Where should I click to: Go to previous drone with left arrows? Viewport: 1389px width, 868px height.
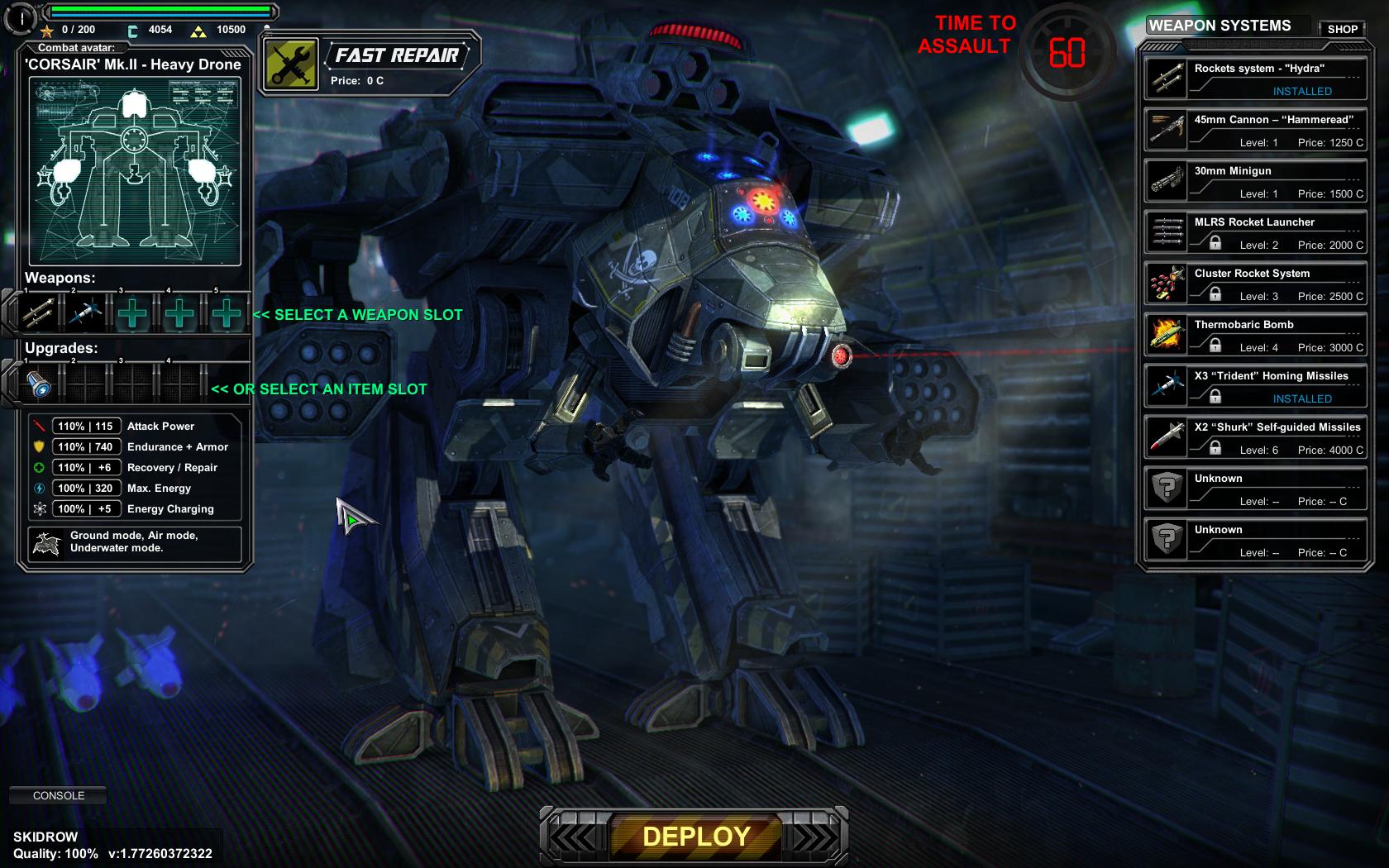point(573,837)
